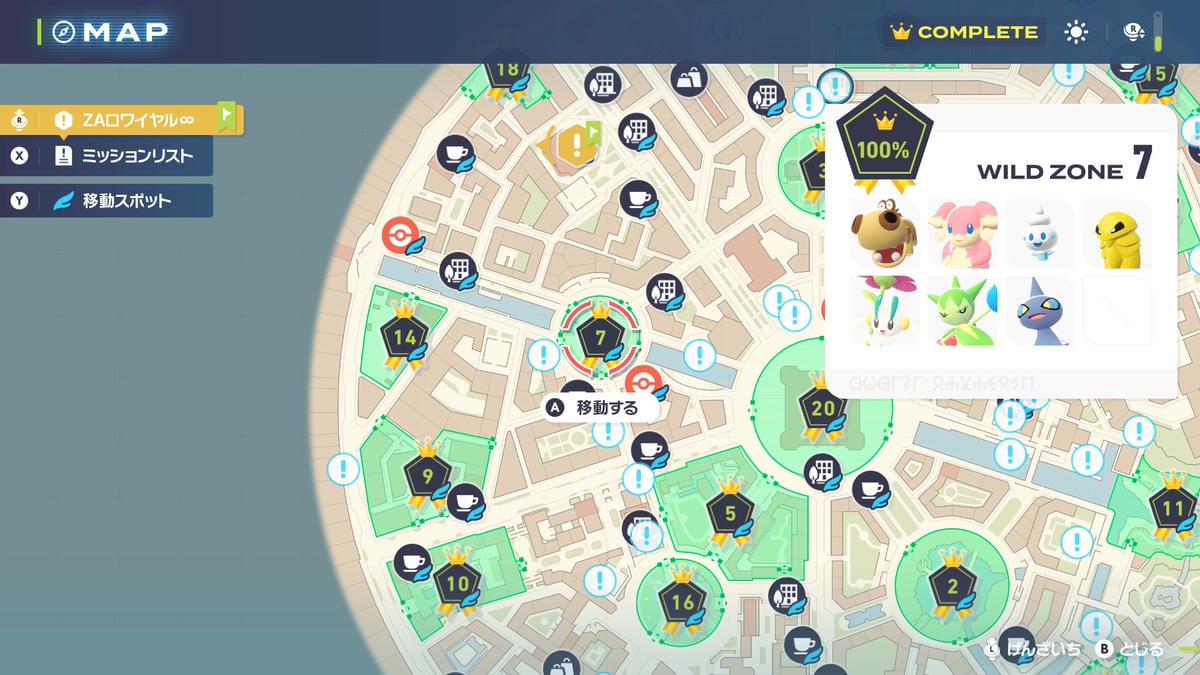Click the COMPLETE crown badge

[964, 32]
